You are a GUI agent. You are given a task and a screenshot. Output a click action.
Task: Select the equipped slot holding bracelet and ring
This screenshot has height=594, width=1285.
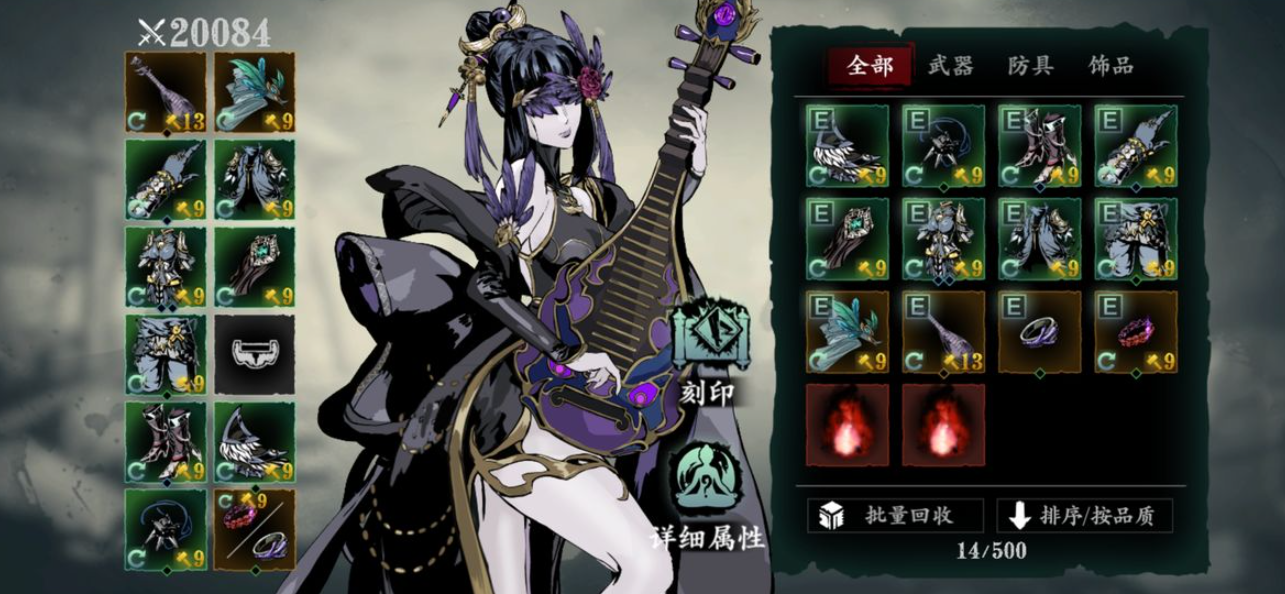click(x=254, y=530)
